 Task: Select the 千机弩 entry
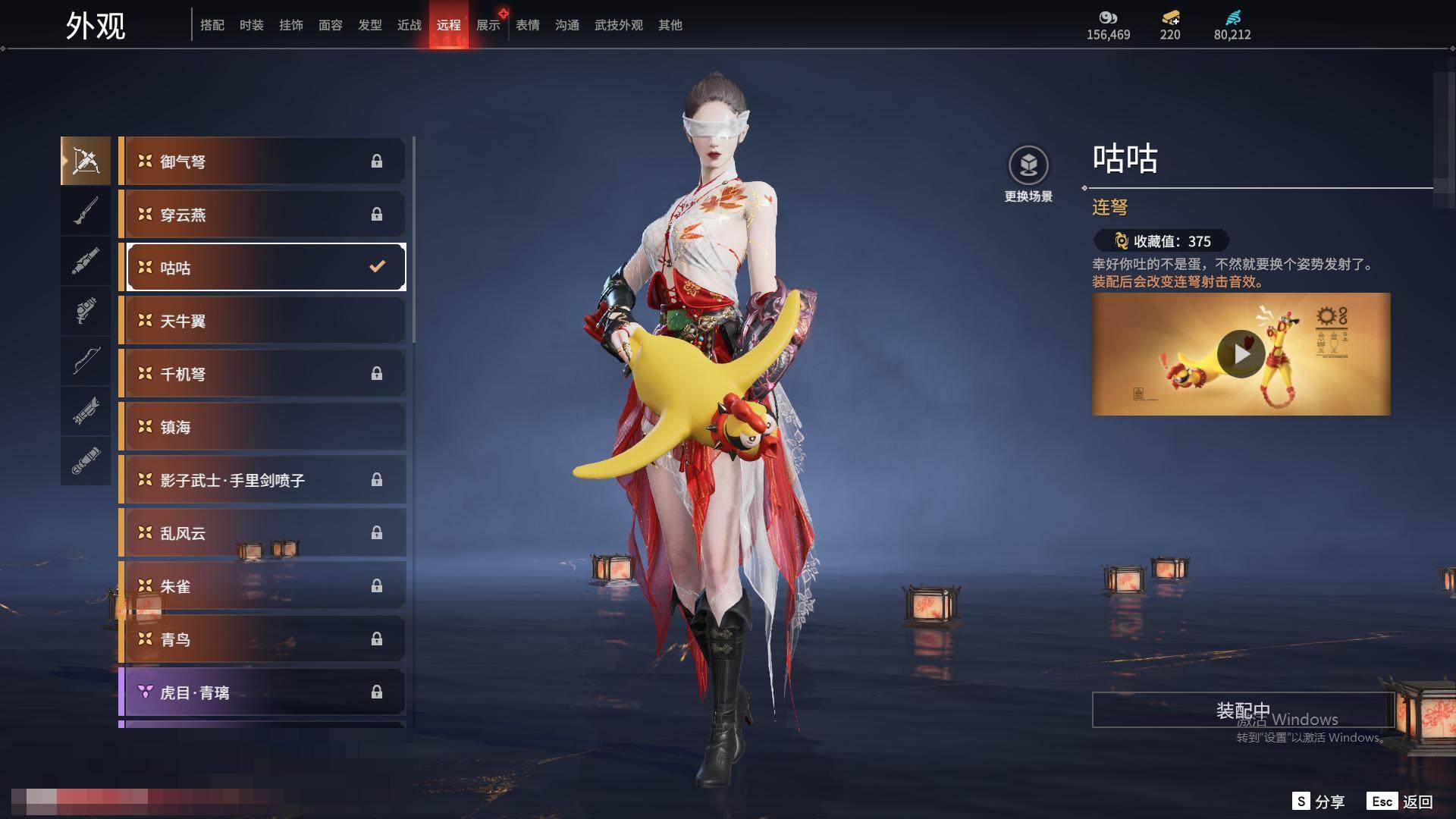[262, 373]
